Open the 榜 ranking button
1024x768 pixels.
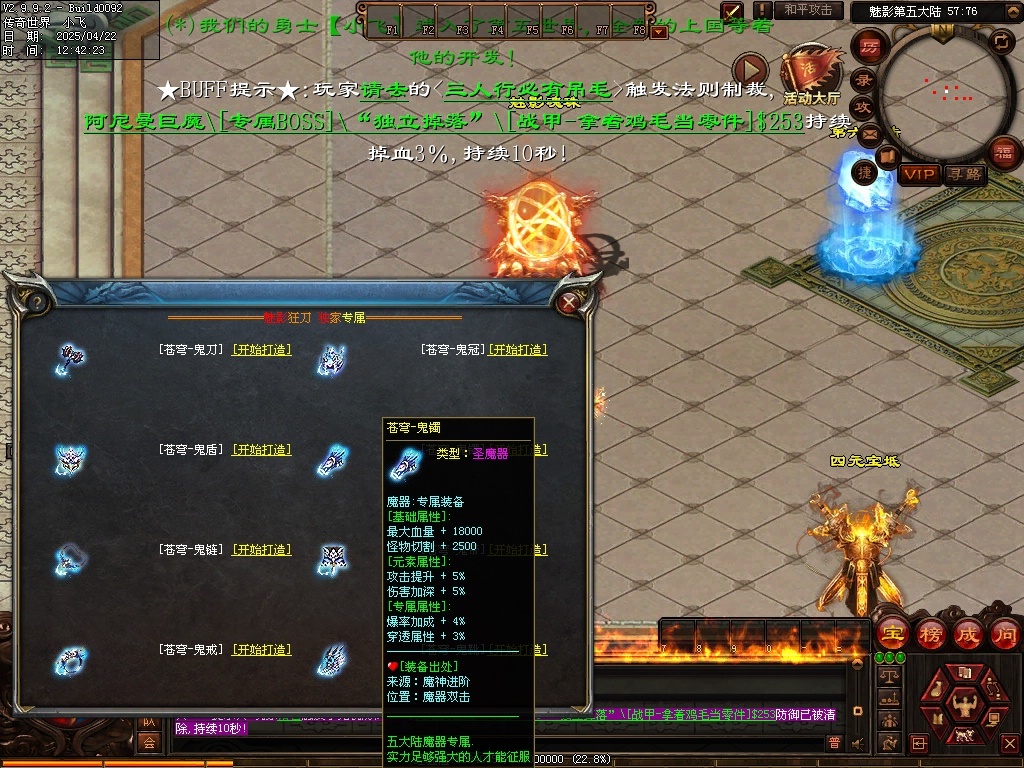[930, 633]
